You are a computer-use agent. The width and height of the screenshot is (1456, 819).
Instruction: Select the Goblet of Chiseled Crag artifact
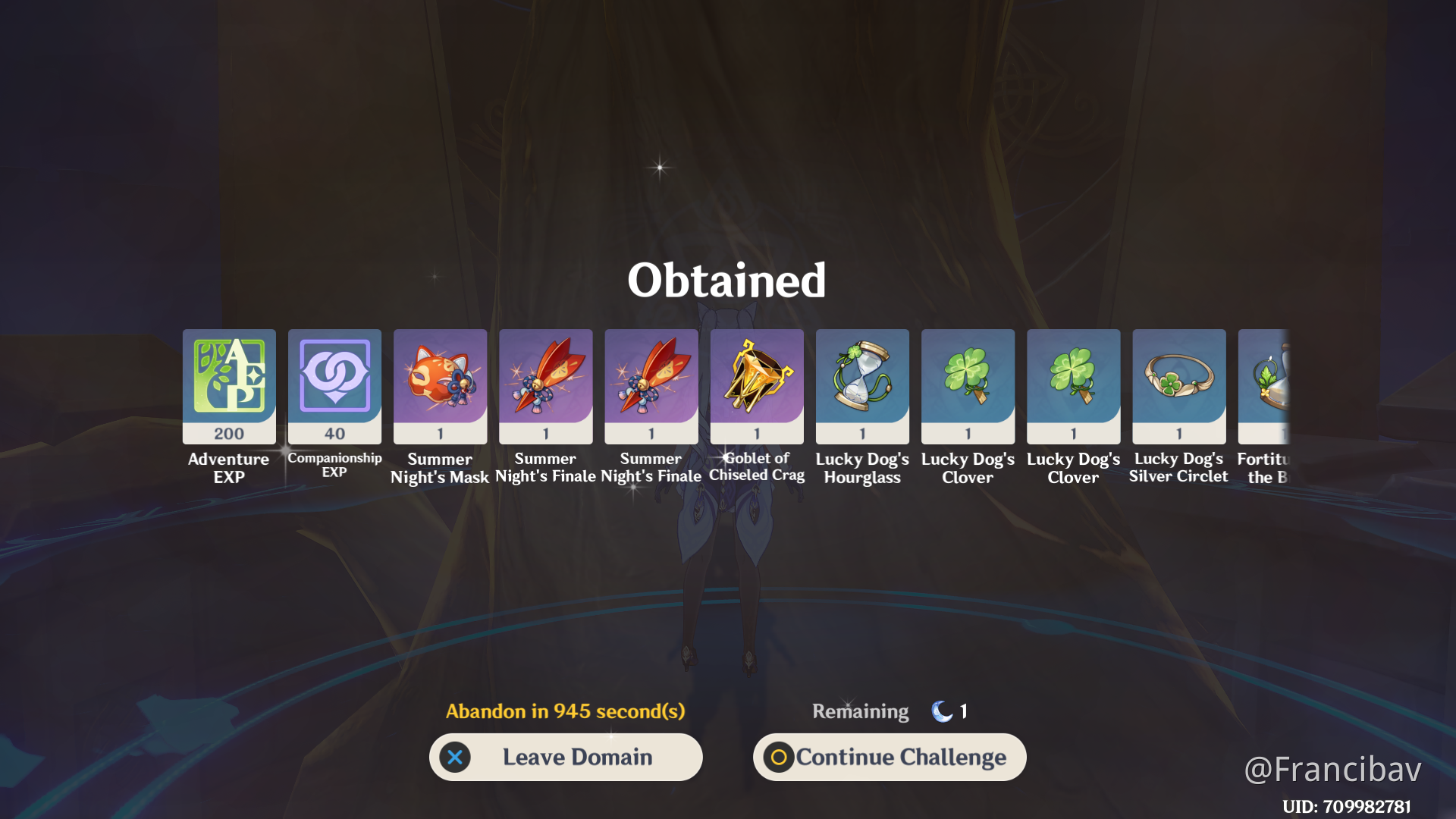click(x=756, y=387)
